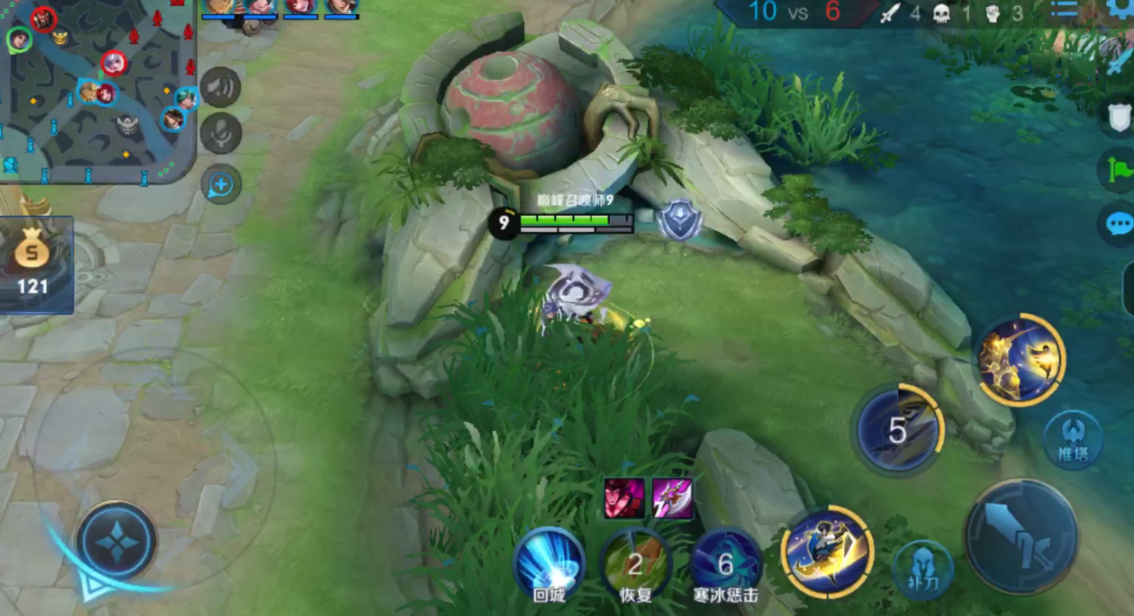Toggle the microphone button
This screenshot has width=1134, height=616.
(x=220, y=134)
